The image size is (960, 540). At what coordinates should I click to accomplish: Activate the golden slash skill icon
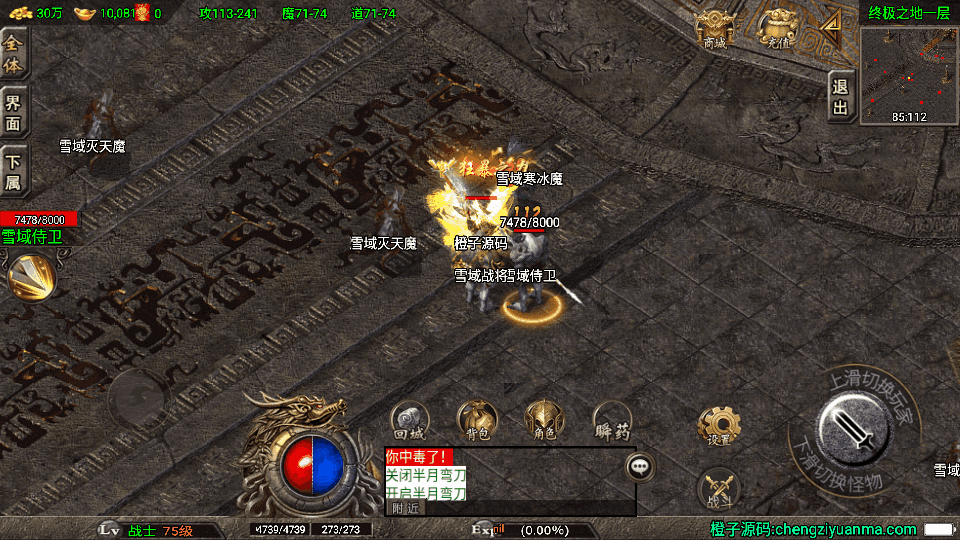(30, 278)
